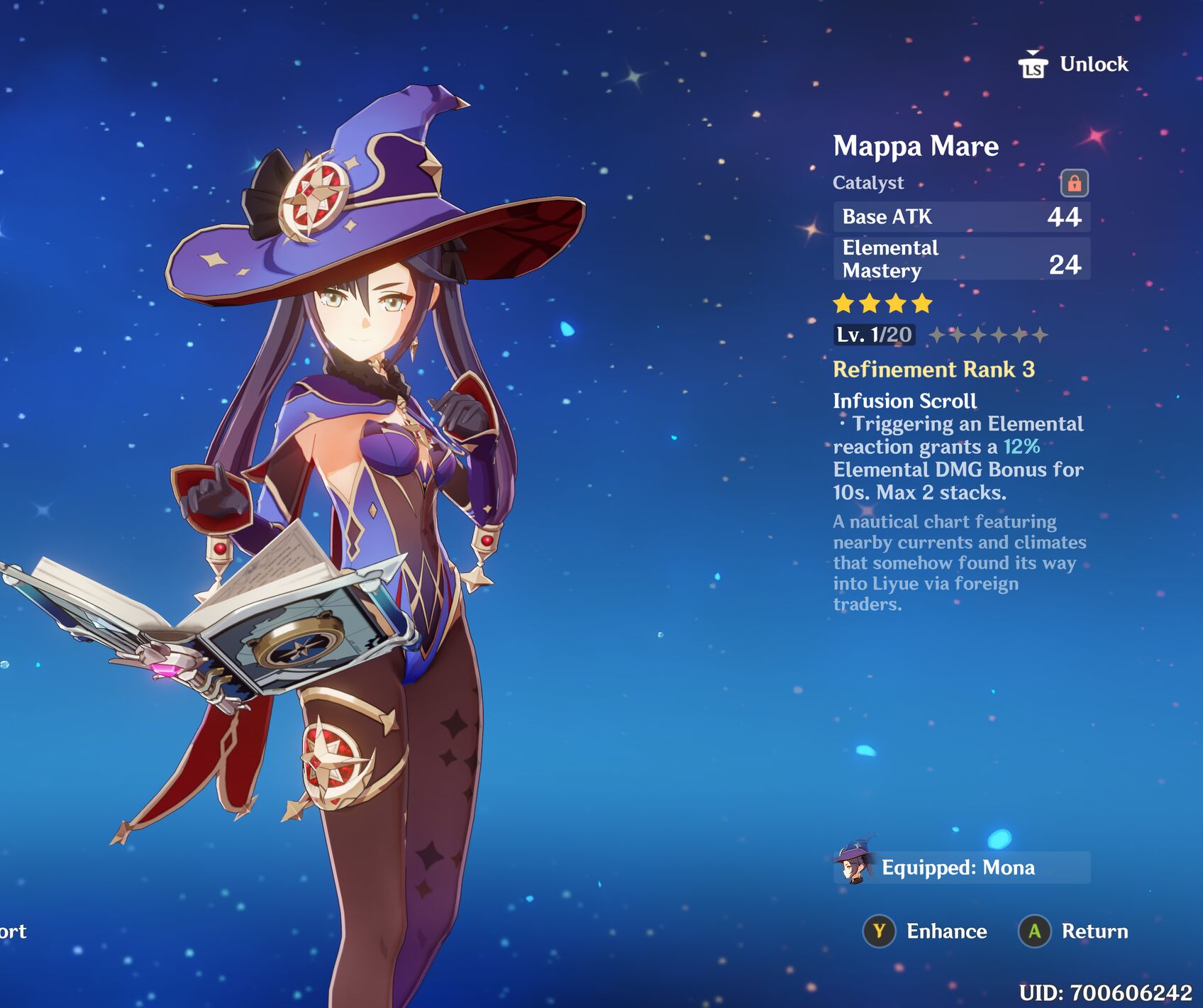Choose Return to go back
The image size is (1203, 1008).
(x=1074, y=931)
